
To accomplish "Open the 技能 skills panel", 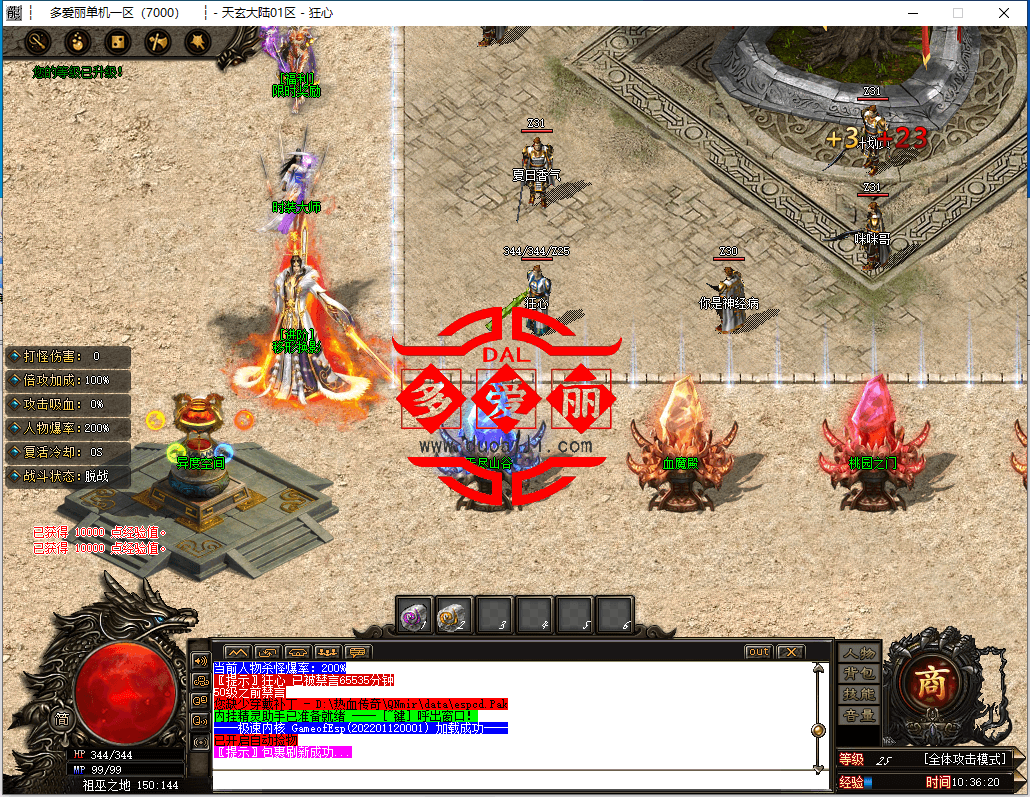I will point(859,694).
